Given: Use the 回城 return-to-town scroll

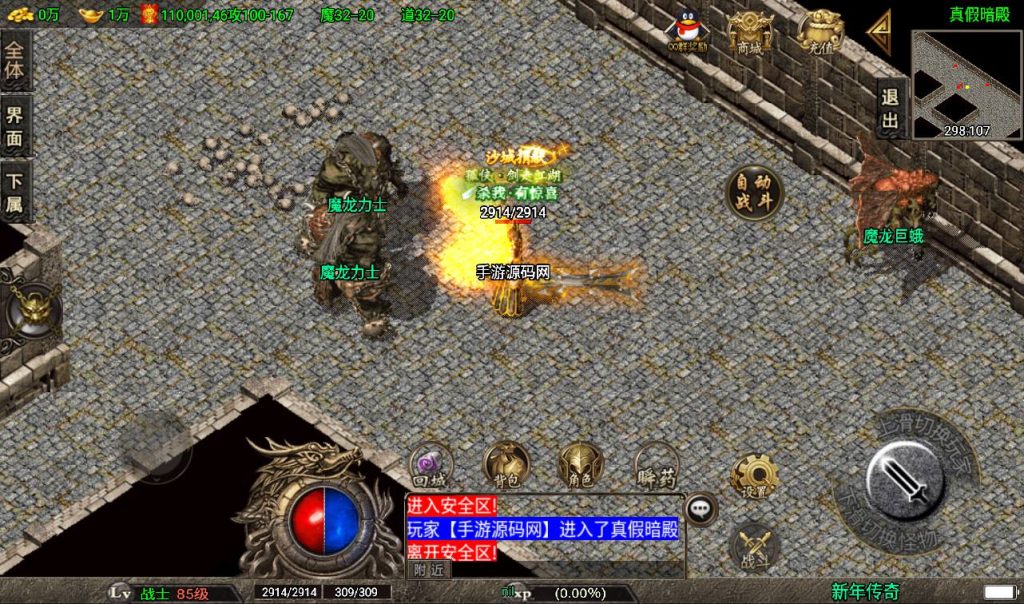Looking at the screenshot, I should [x=432, y=466].
